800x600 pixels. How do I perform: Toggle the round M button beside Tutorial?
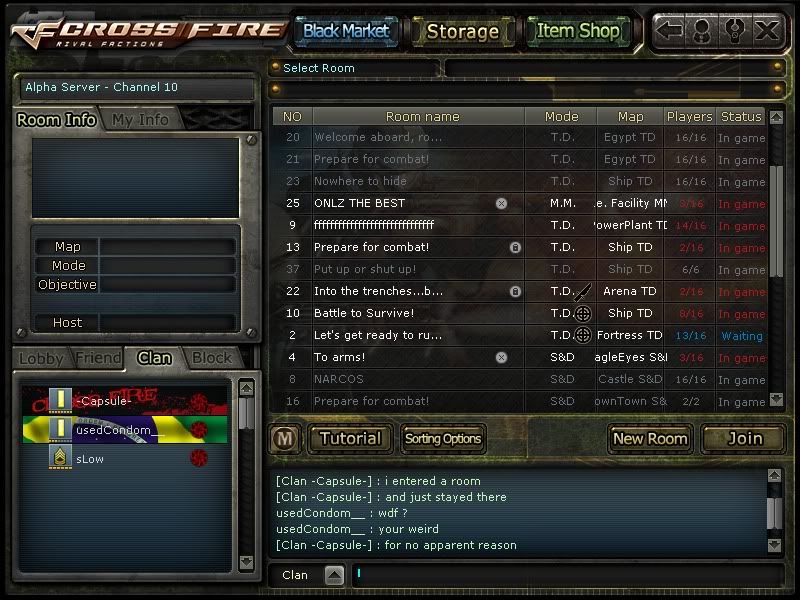pyautogui.click(x=284, y=438)
